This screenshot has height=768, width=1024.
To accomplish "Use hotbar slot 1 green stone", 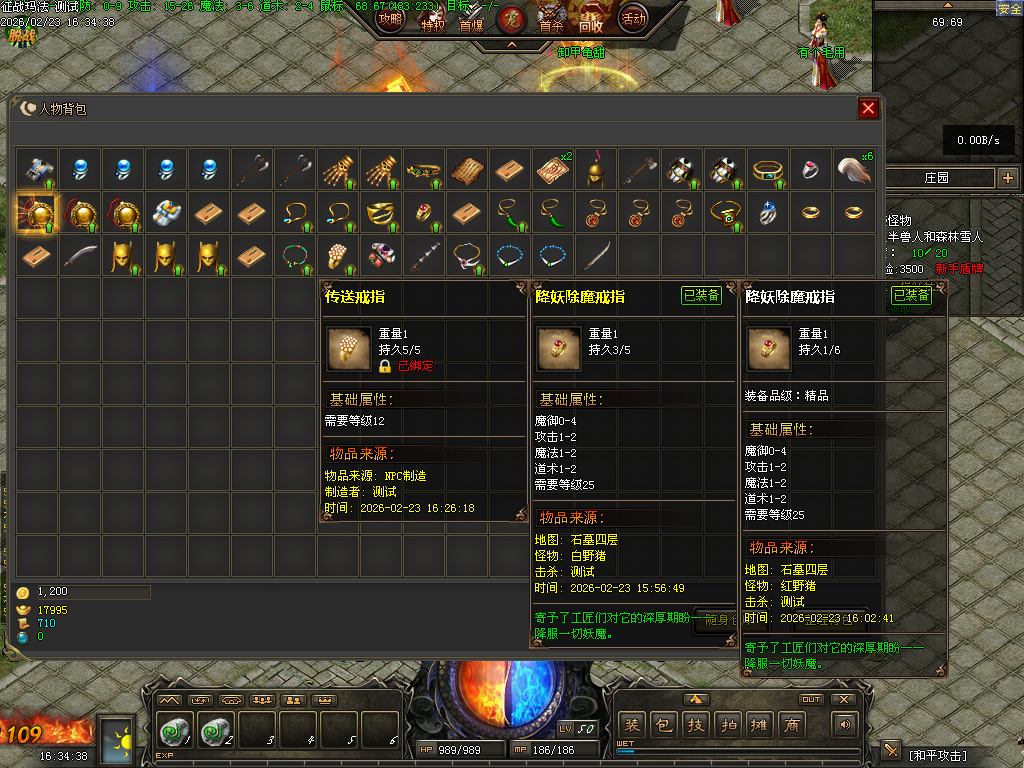I will click(175, 732).
